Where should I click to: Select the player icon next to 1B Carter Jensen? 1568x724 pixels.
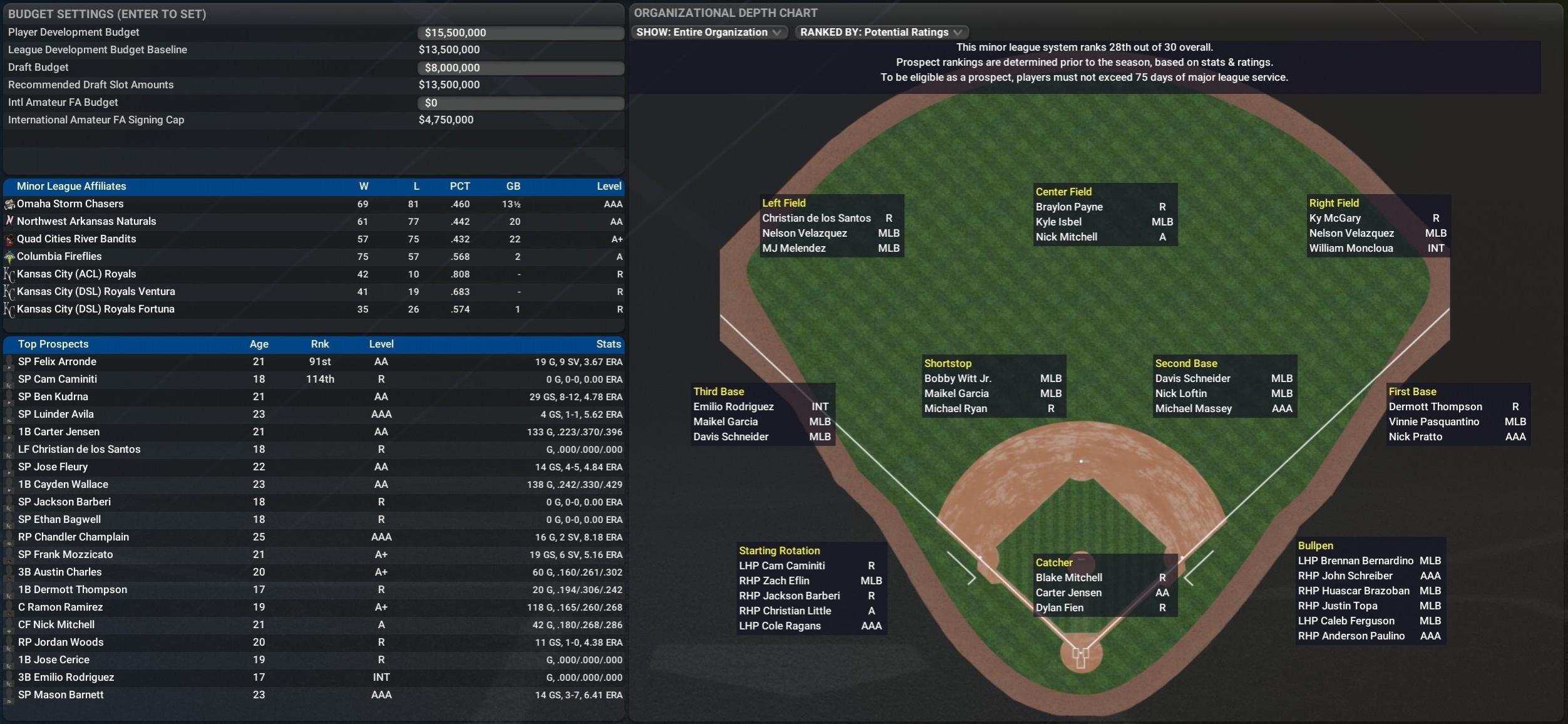pos(9,432)
